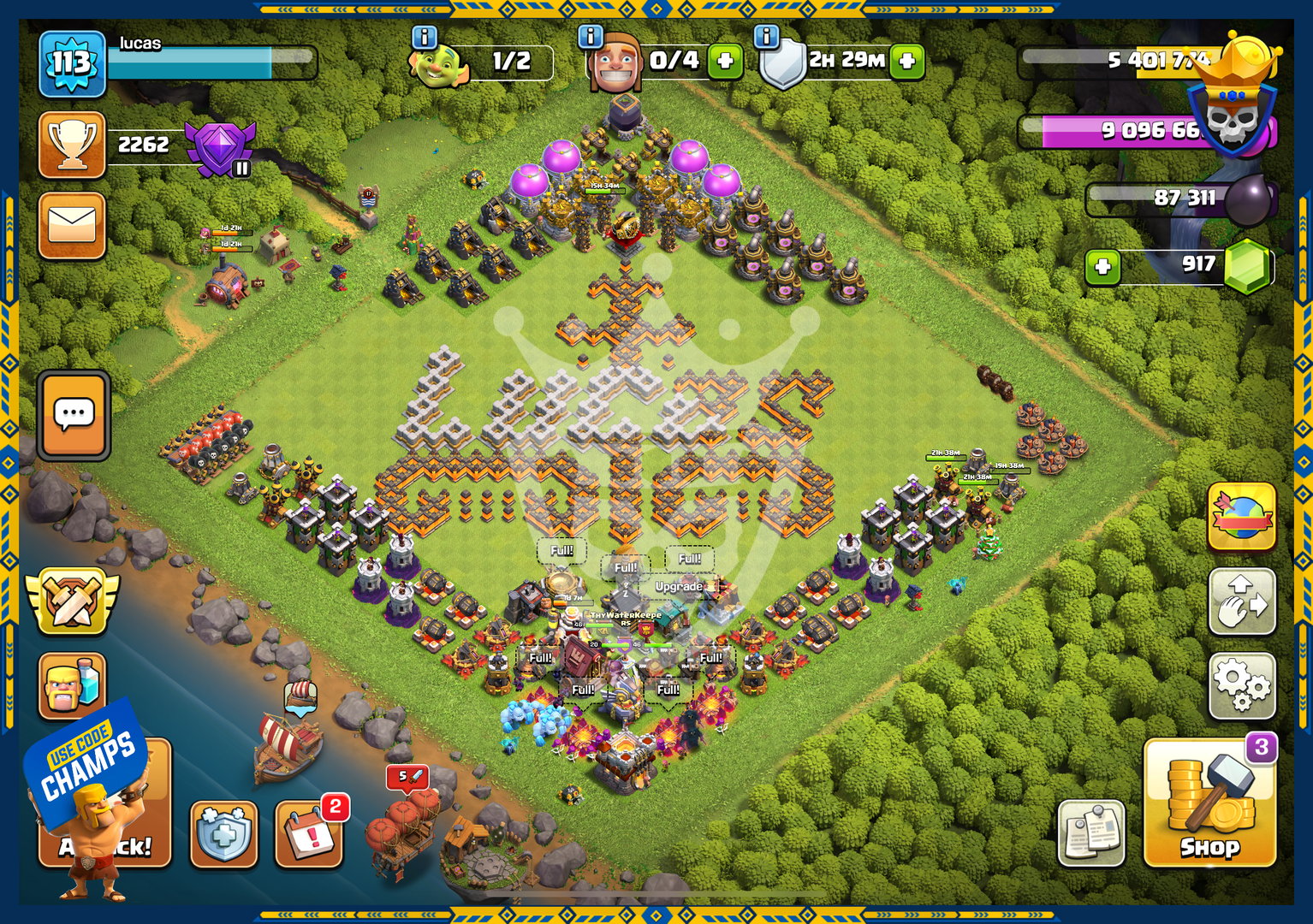Open the globe events banner button

pos(1242,517)
